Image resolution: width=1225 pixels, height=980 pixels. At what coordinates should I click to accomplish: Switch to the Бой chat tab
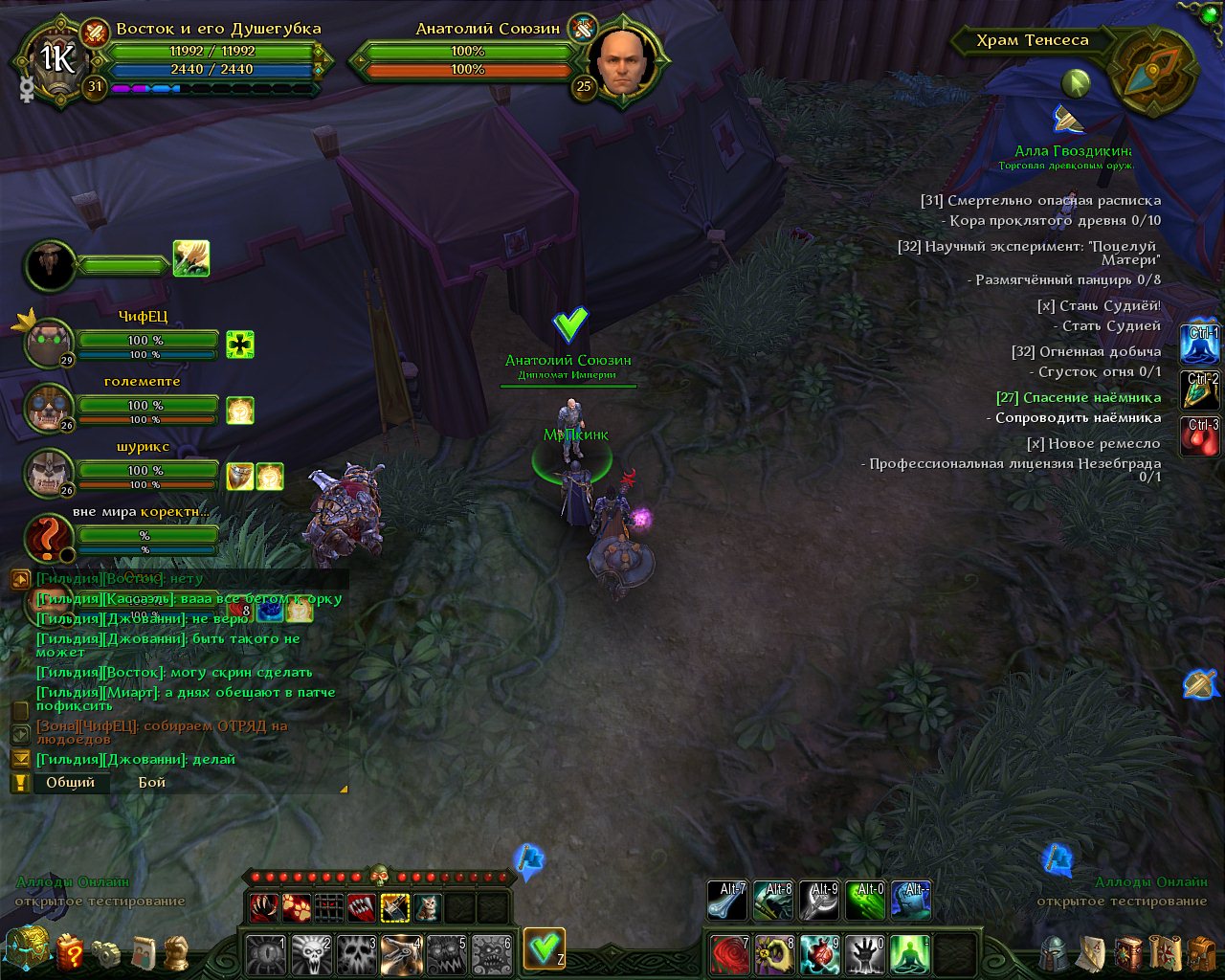[151, 782]
